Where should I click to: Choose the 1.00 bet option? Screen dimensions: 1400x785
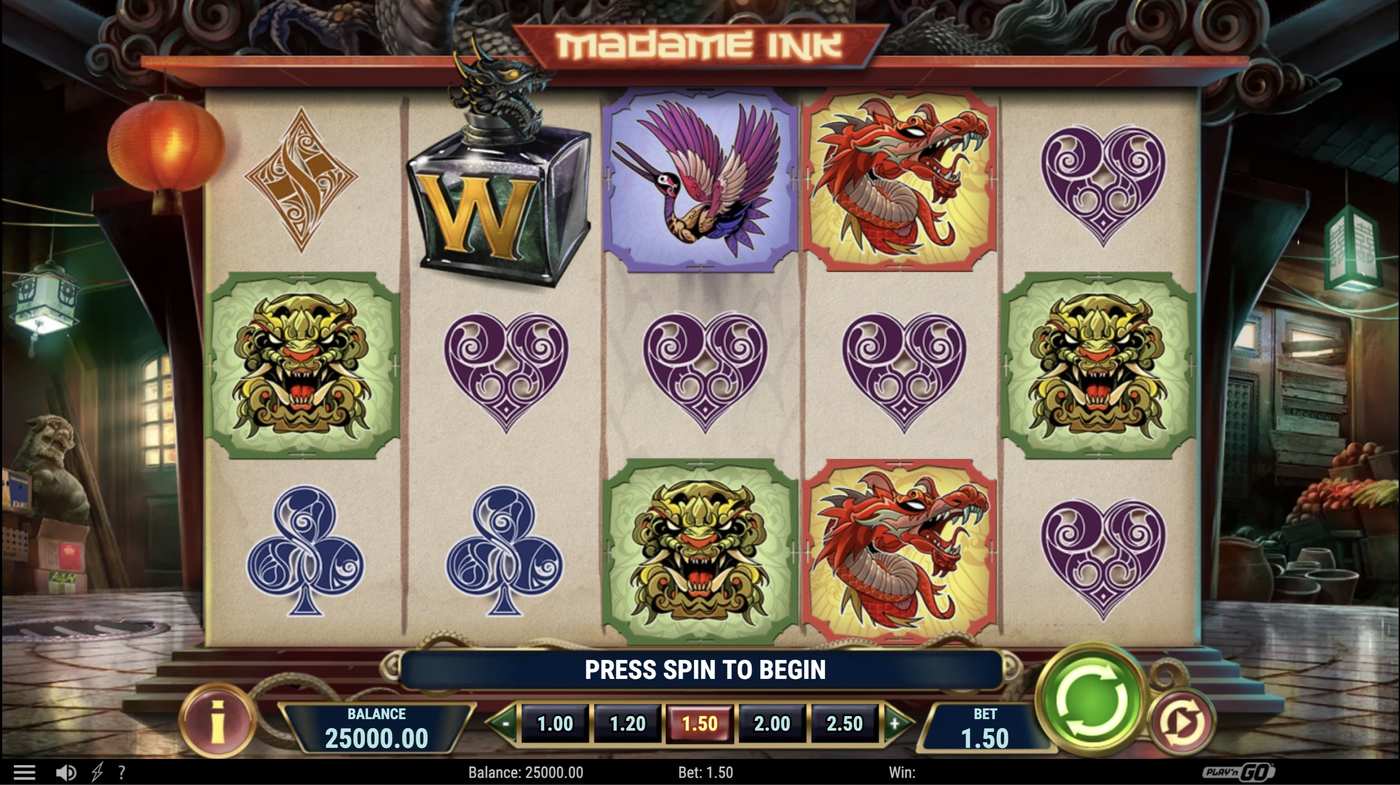[x=555, y=722]
